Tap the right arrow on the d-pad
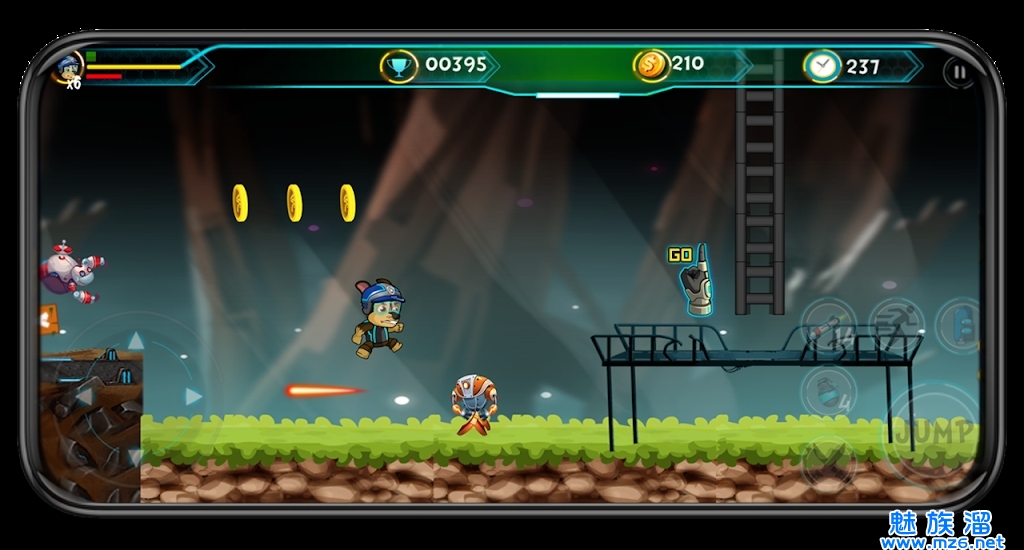 pos(193,397)
